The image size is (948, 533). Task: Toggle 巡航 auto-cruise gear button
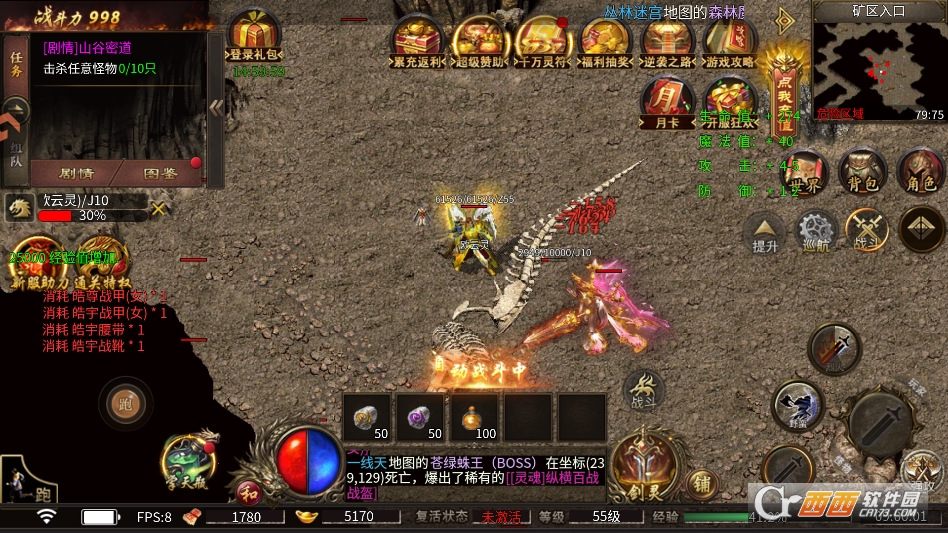click(x=817, y=232)
